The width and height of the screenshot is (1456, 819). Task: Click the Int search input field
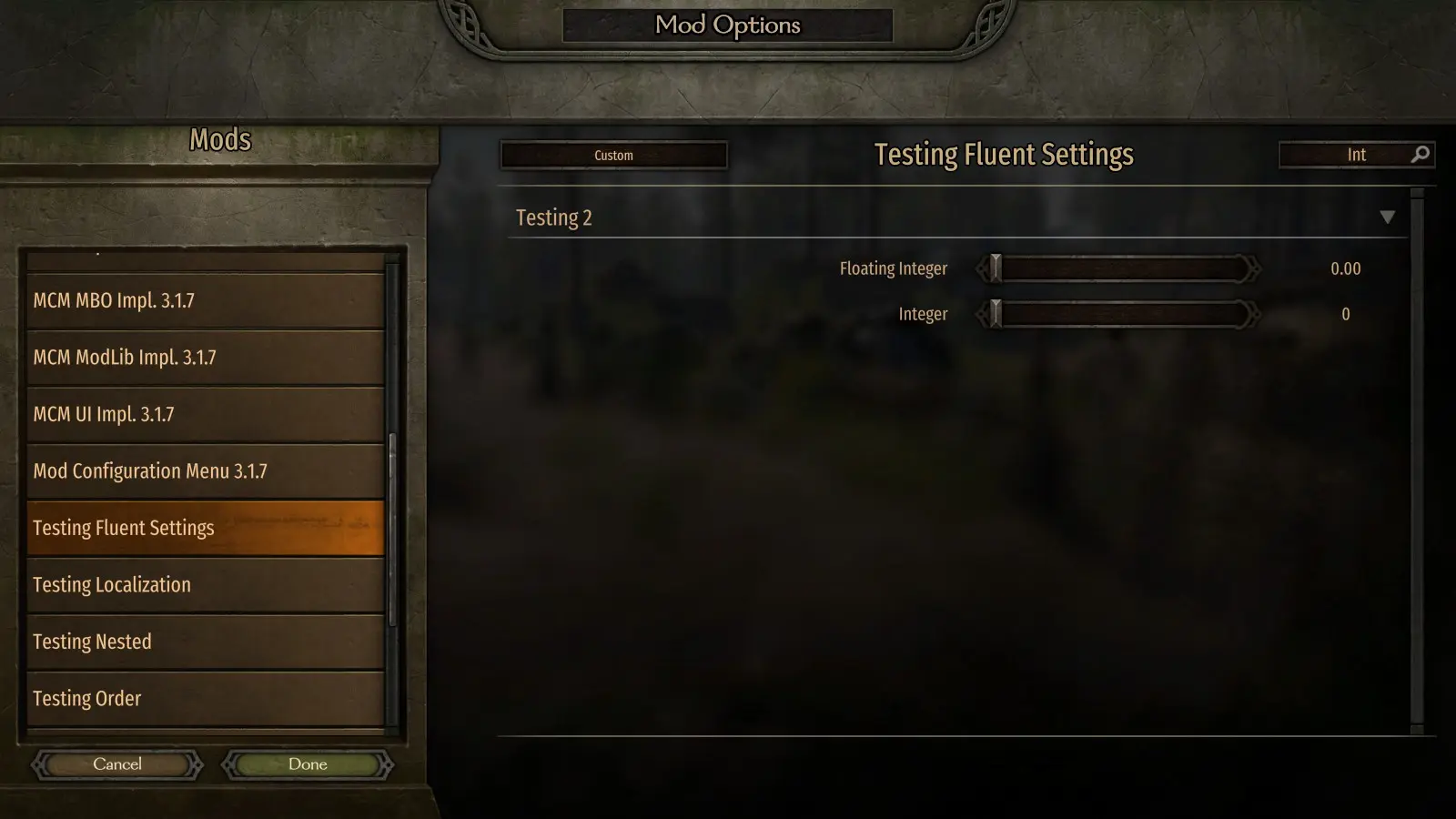click(1347, 155)
